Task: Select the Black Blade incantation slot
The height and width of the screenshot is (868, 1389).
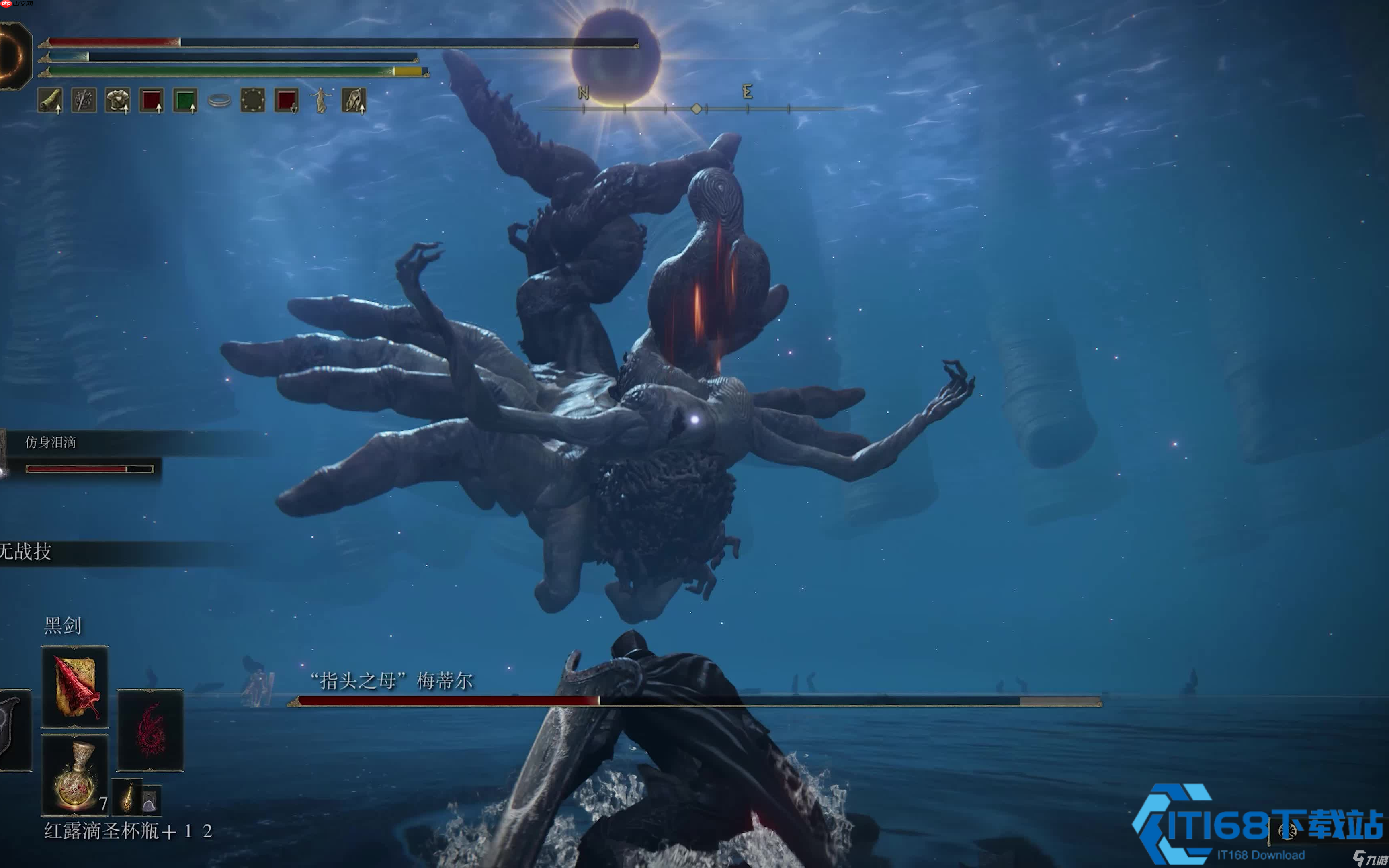Action: 75,687
